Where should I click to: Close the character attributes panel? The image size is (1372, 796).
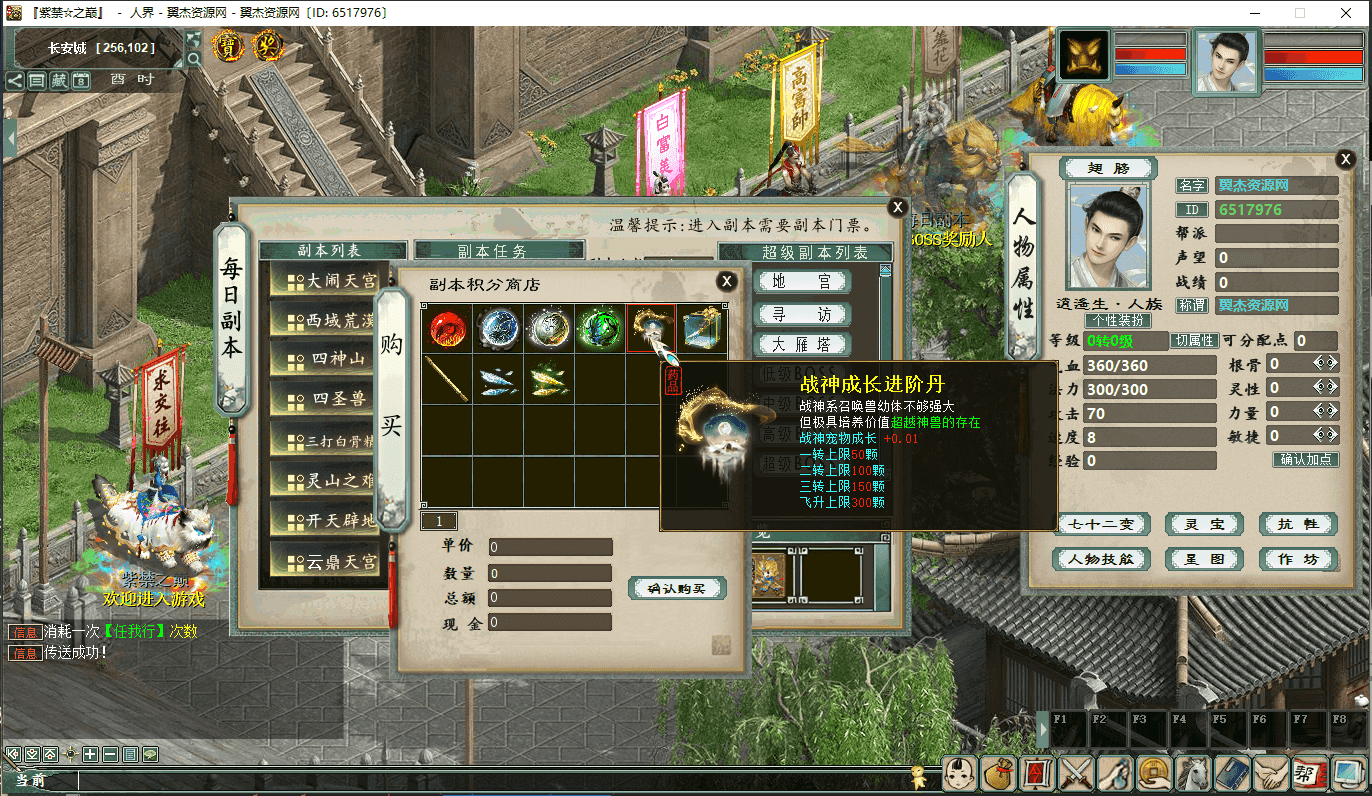coord(1345,158)
